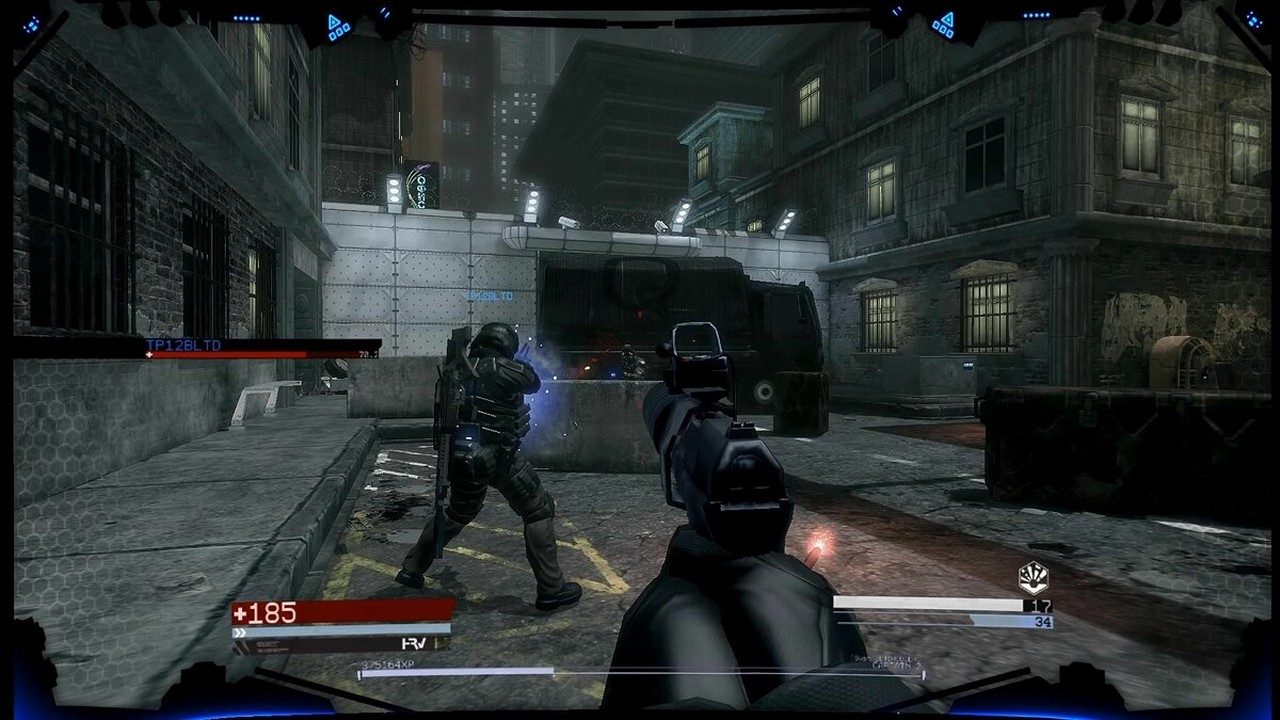Viewport: 1280px width, 720px height.
Task: Click the white ammunition progress bar
Action: 930,604
